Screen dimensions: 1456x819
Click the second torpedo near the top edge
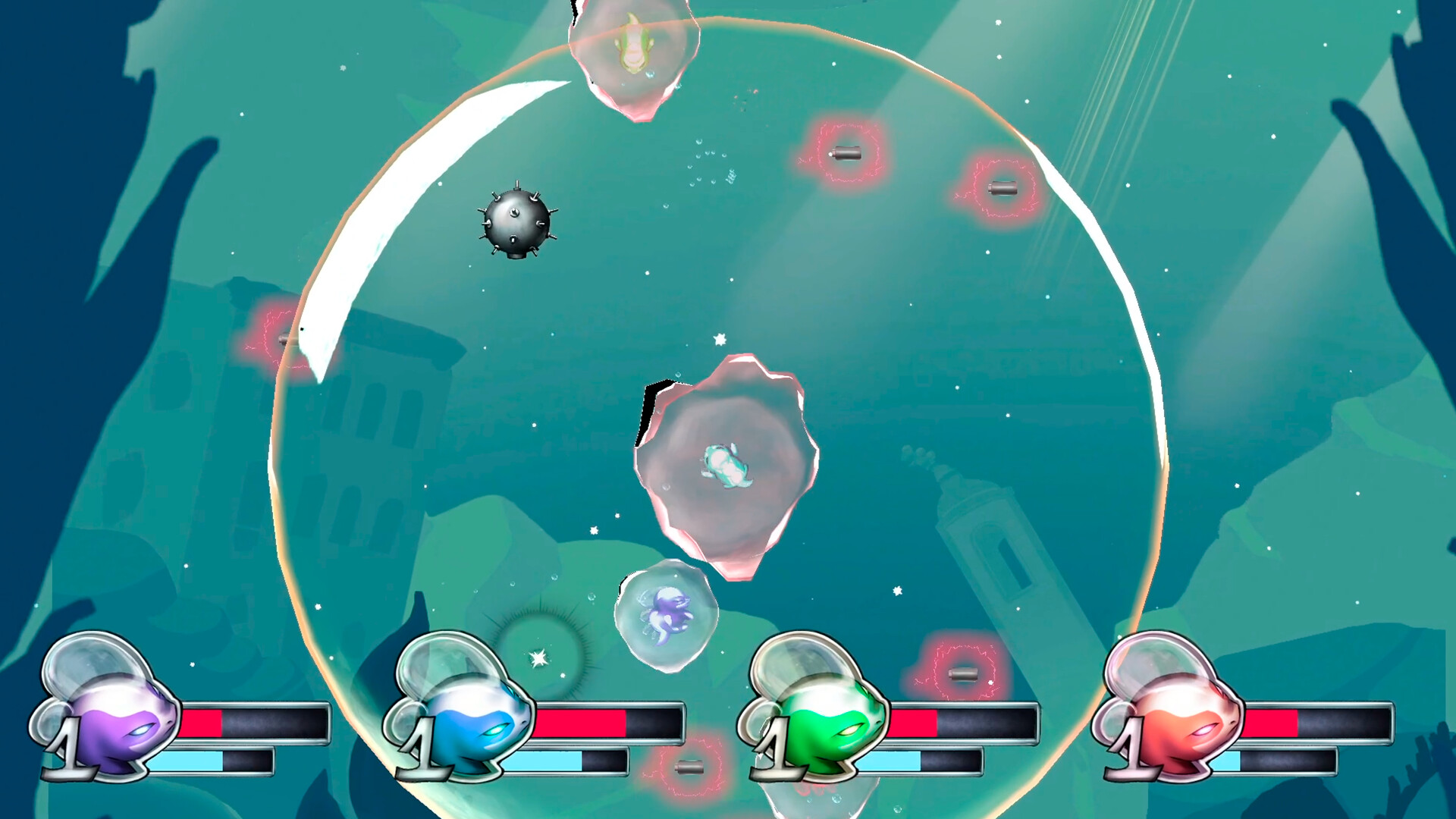pos(848,153)
